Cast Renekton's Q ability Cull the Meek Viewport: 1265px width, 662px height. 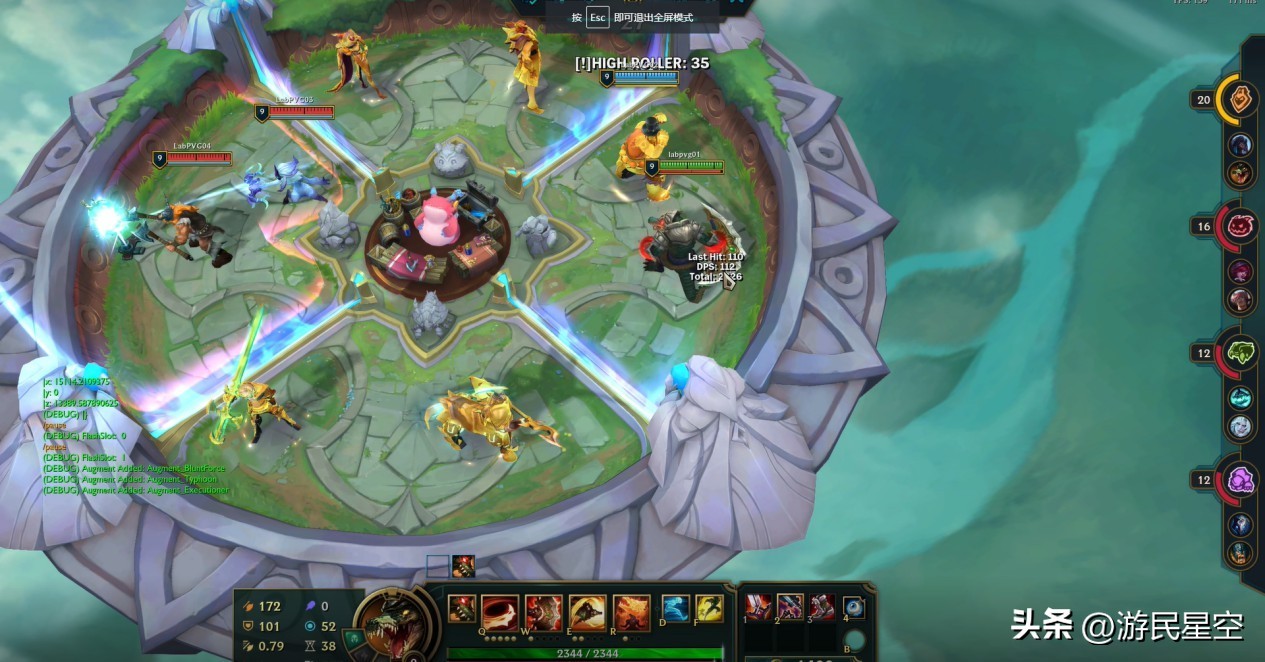[500, 611]
